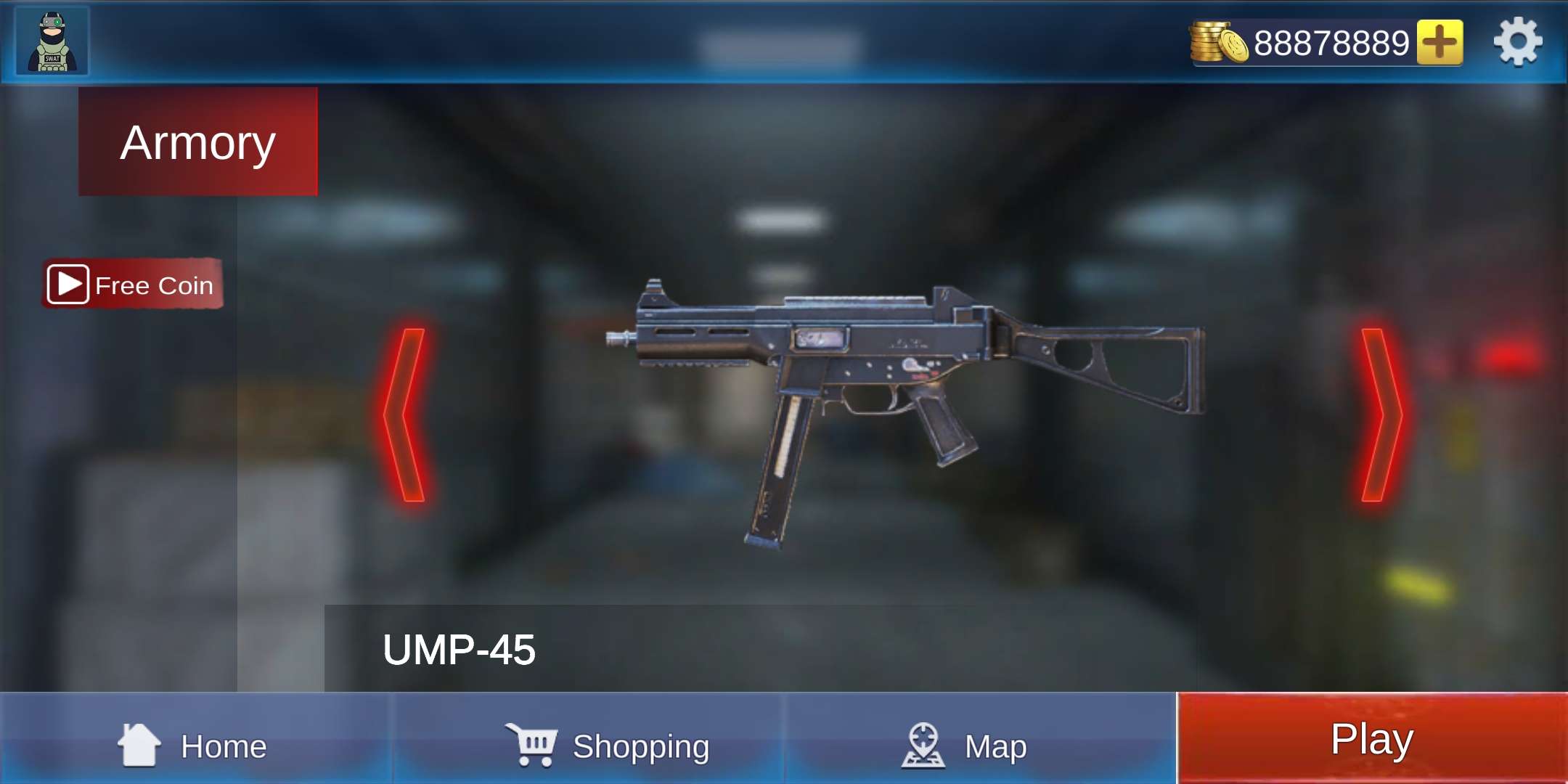Open the settings gear

click(1518, 43)
